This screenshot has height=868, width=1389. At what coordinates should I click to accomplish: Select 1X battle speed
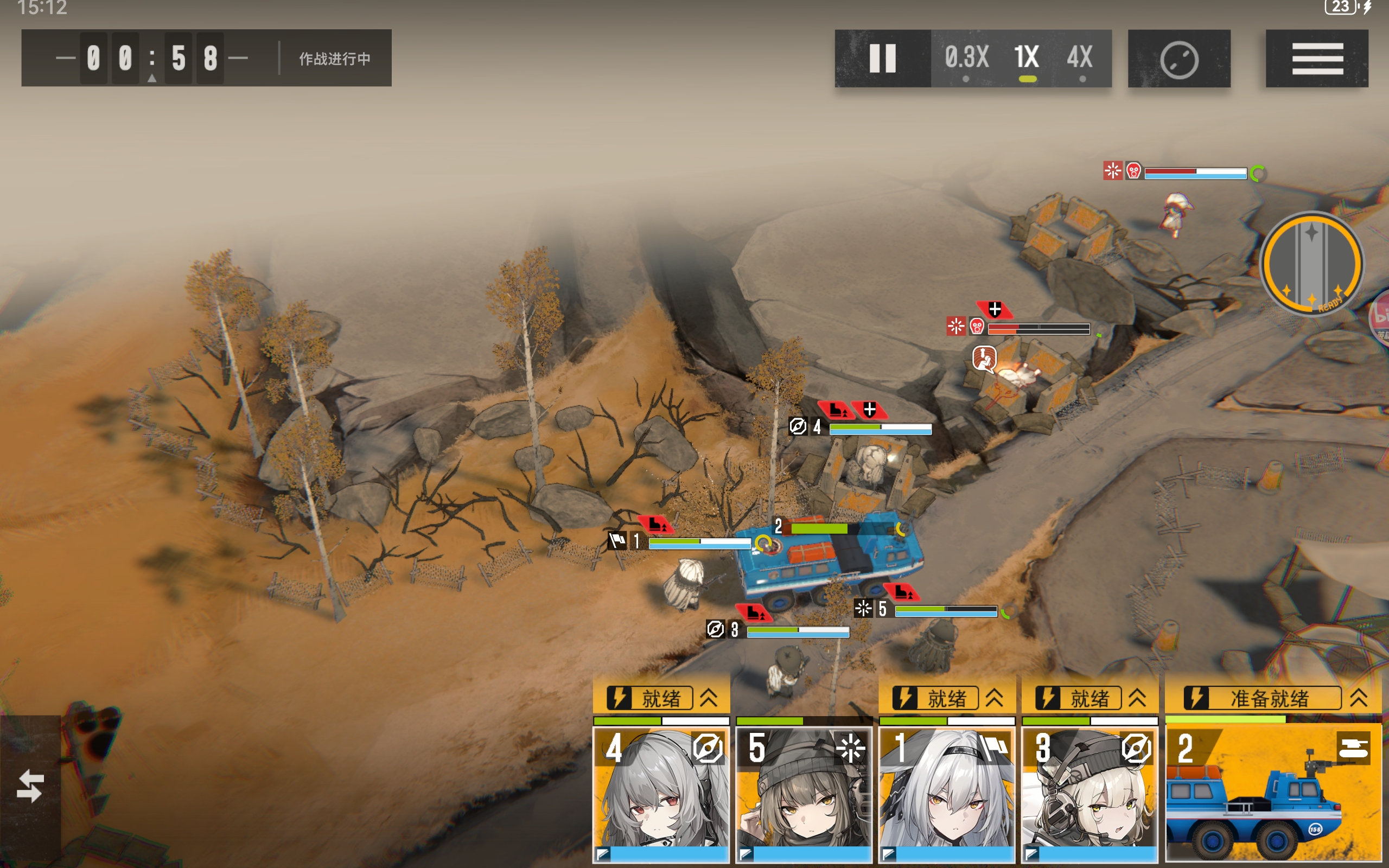(x=1027, y=59)
